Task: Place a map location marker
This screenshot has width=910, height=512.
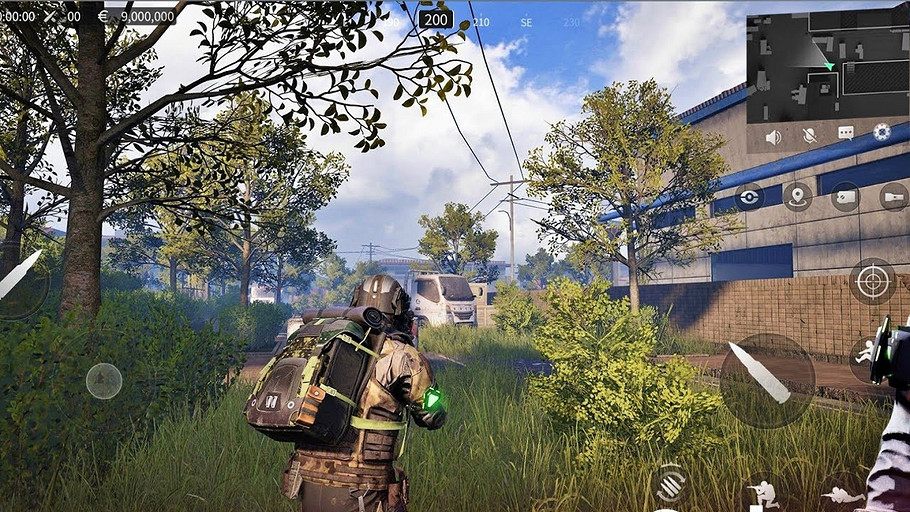Action: coord(797,196)
